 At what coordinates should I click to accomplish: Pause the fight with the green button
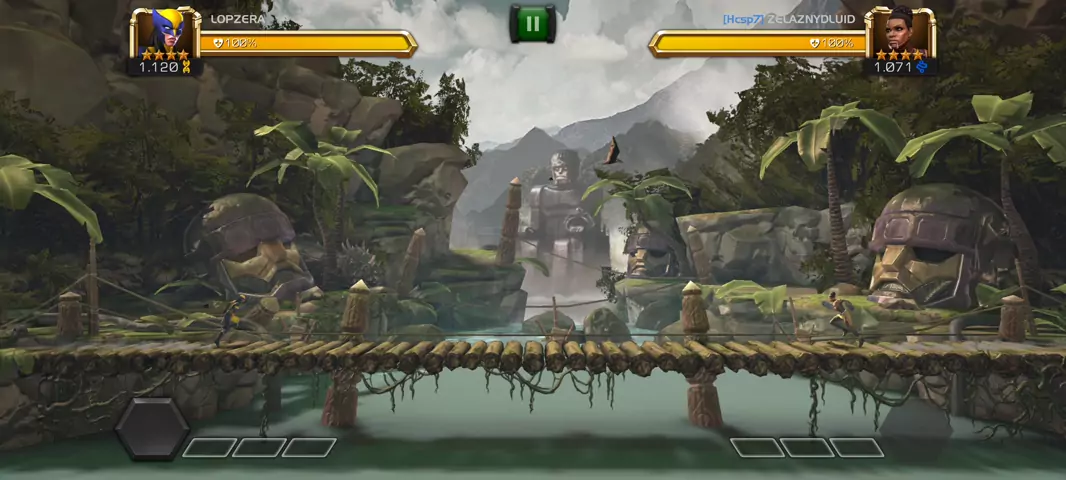click(532, 24)
